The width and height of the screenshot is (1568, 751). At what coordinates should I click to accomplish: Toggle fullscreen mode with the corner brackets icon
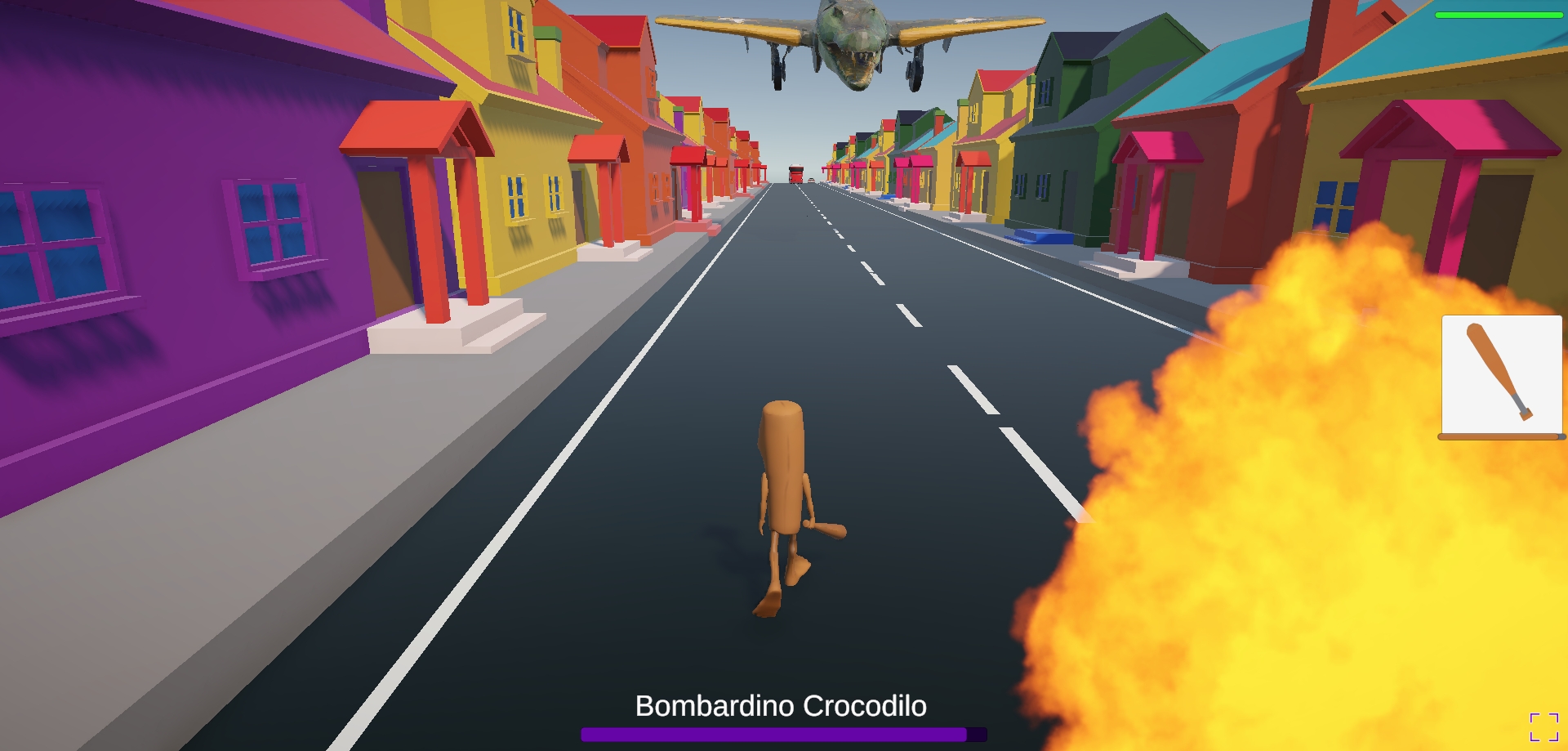point(1543,726)
